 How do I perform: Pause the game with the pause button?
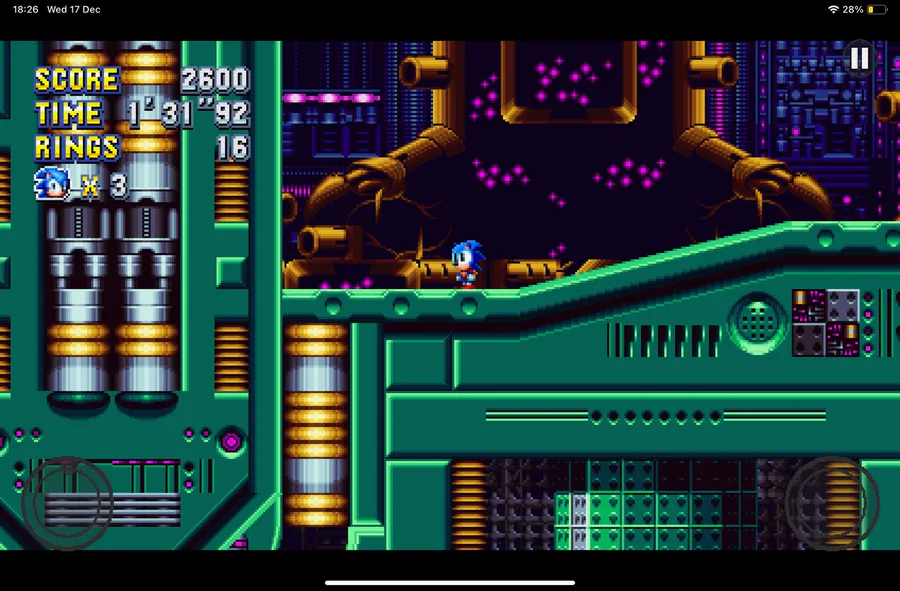pyautogui.click(x=859, y=59)
